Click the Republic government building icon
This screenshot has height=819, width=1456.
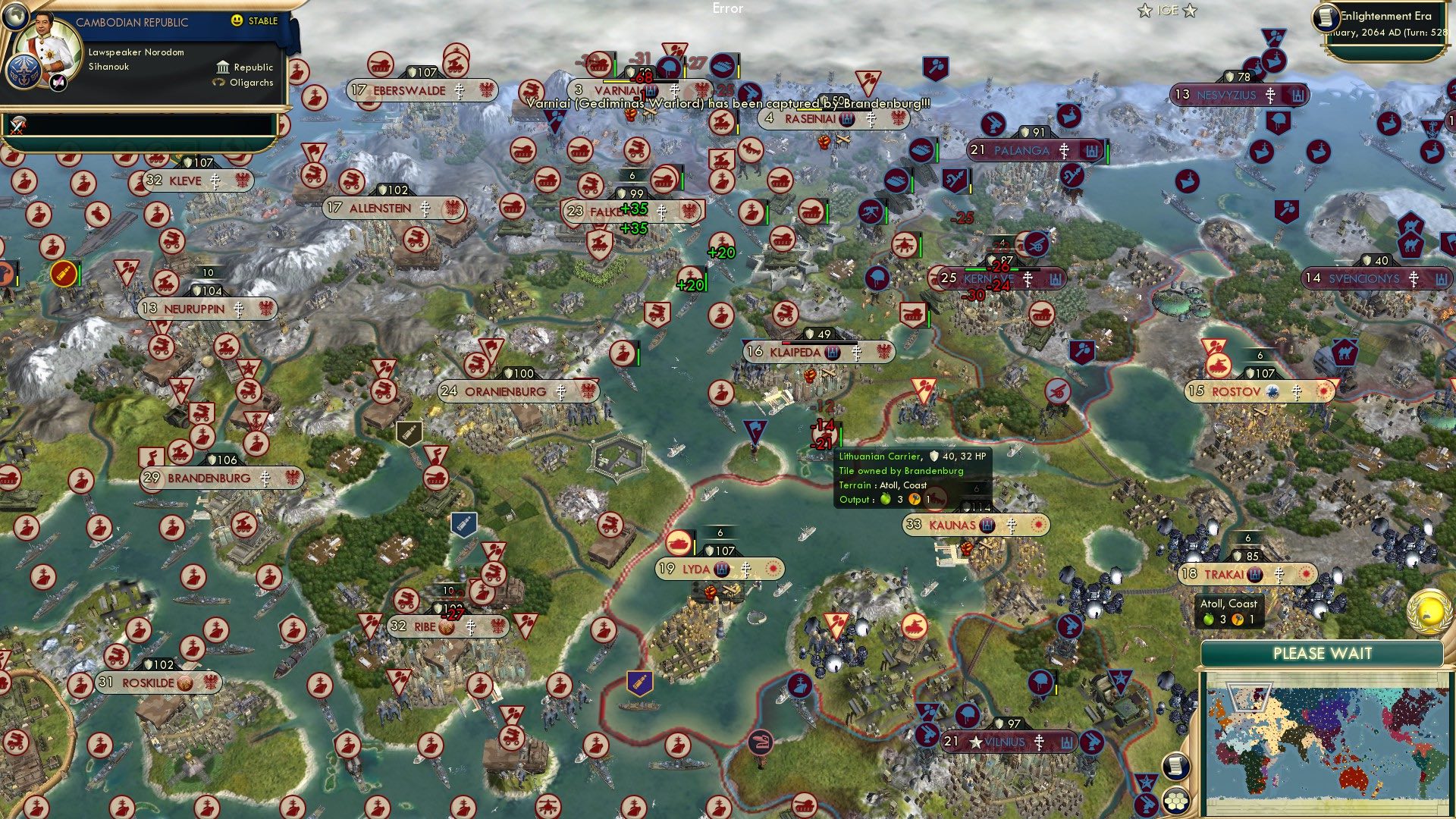tap(221, 67)
